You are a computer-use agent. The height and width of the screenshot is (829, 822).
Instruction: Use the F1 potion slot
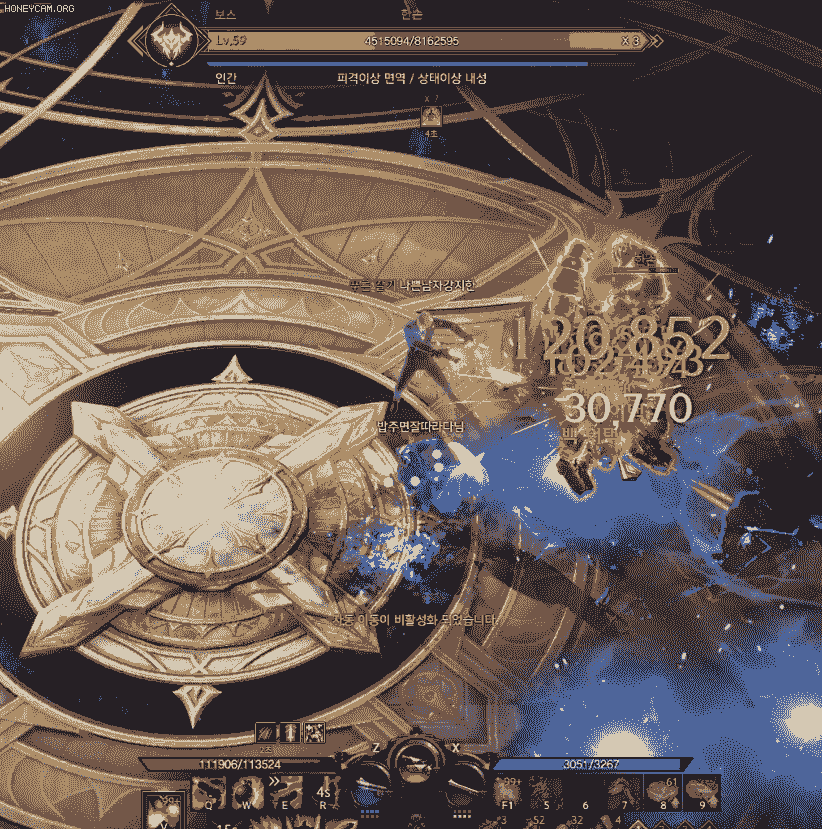507,792
